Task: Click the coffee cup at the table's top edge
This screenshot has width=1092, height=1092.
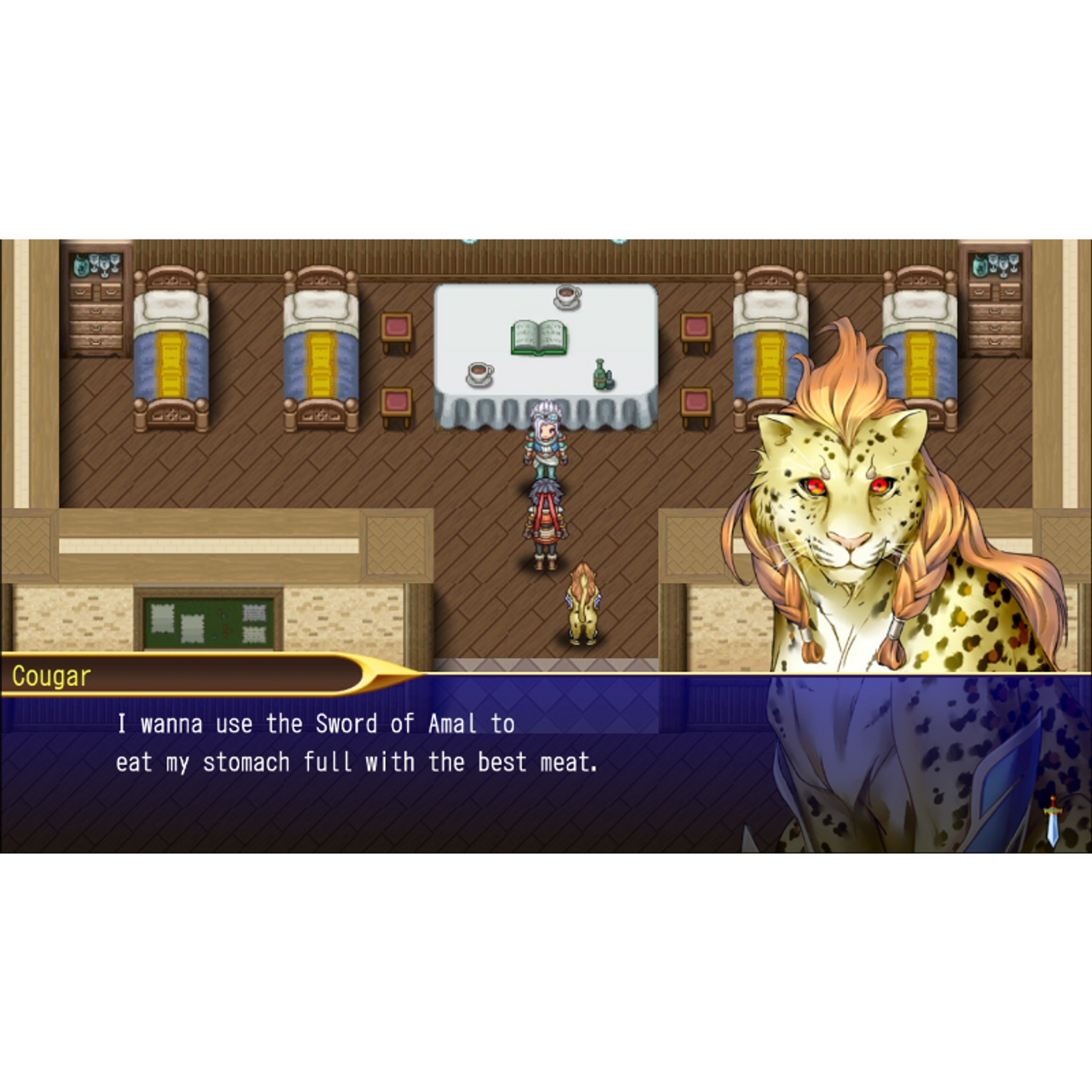Action: [567, 295]
